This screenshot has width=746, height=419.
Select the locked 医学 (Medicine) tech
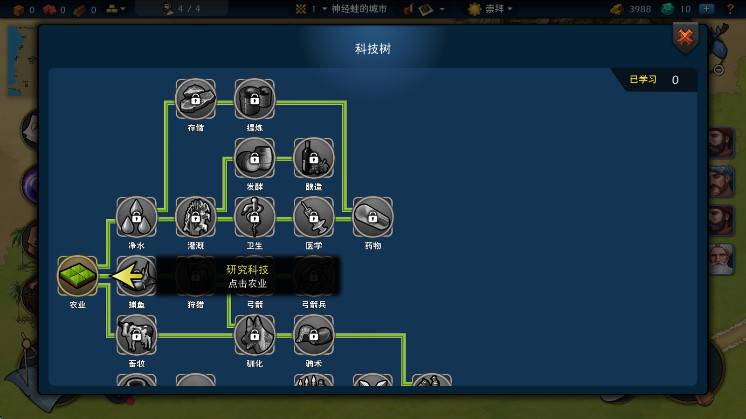tap(314, 217)
